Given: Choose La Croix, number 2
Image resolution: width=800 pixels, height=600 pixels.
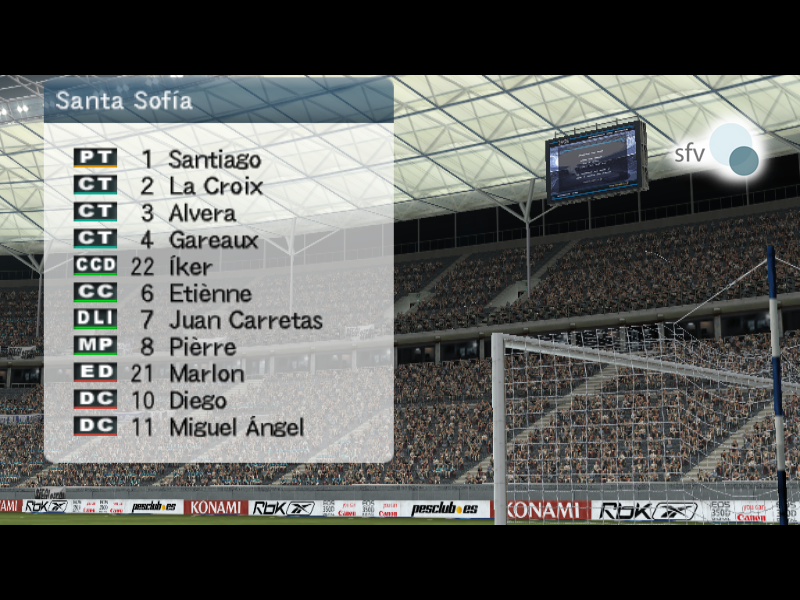Looking at the screenshot, I should (215, 186).
